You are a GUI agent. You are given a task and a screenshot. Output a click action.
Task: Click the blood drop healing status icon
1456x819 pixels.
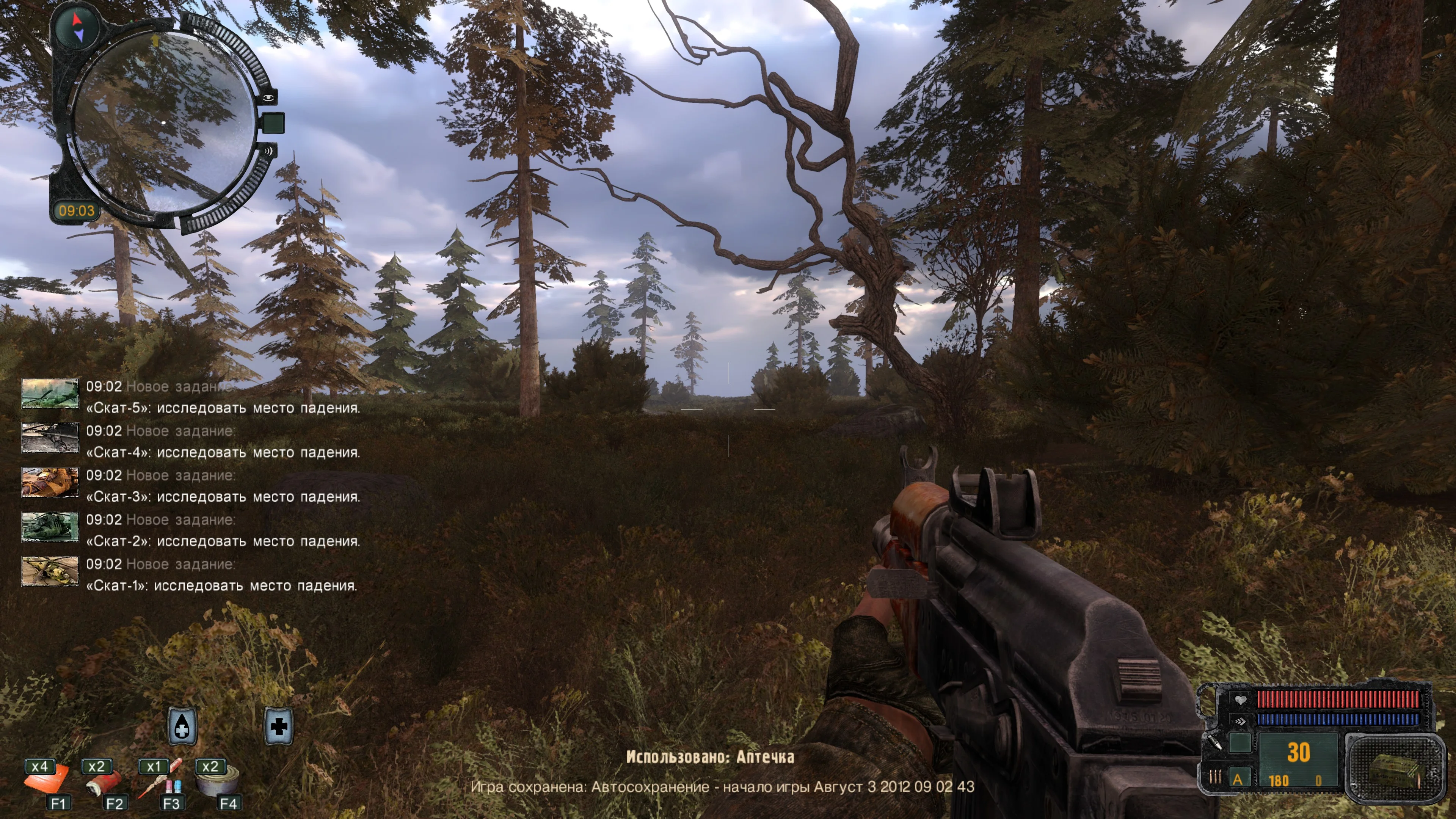pyautogui.click(x=182, y=726)
